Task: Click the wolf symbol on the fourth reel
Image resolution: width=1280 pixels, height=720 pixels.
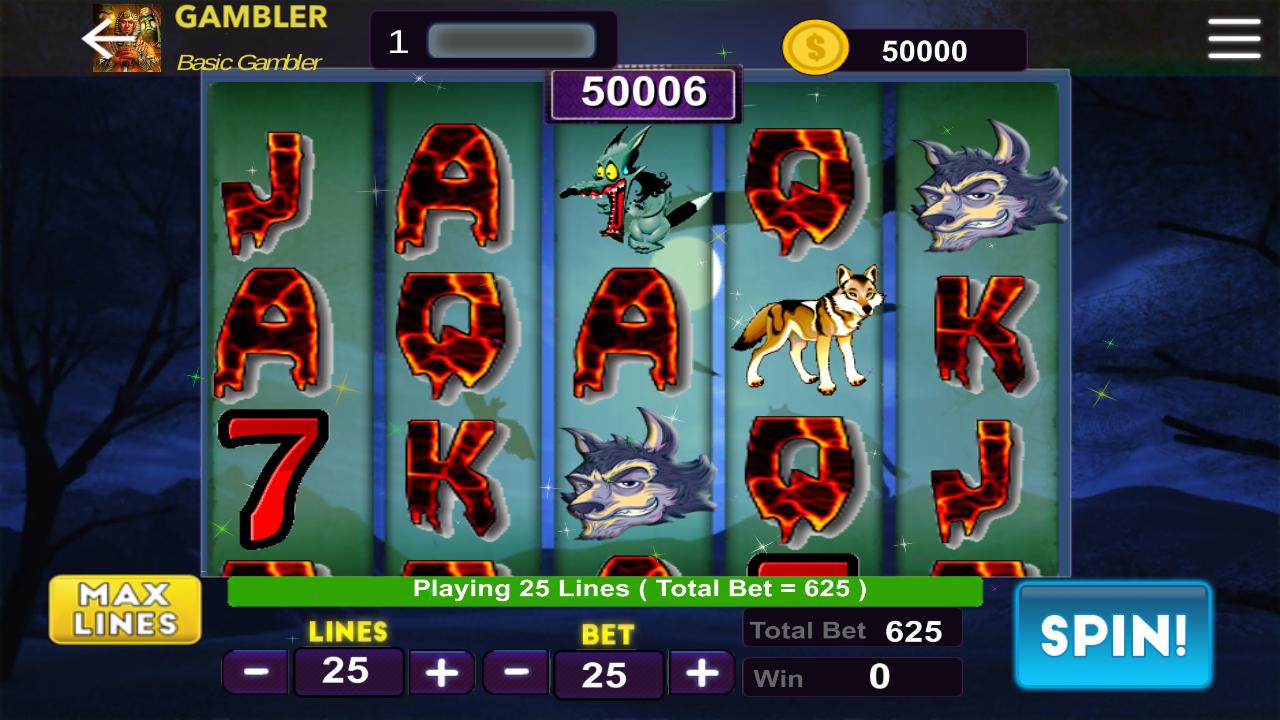Action: coord(810,325)
